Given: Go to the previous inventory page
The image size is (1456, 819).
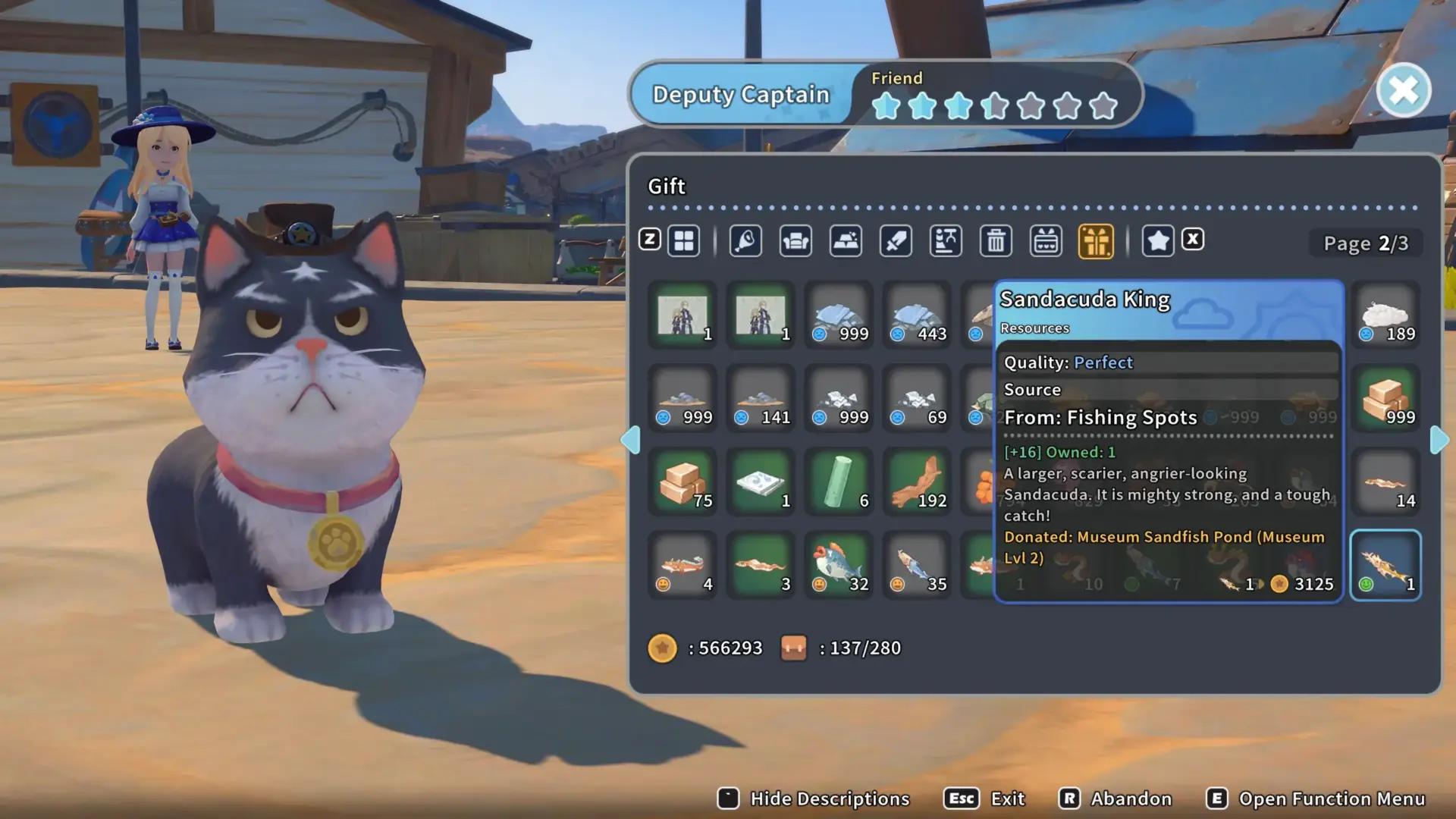Looking at the screenshot, I should 631,440.
